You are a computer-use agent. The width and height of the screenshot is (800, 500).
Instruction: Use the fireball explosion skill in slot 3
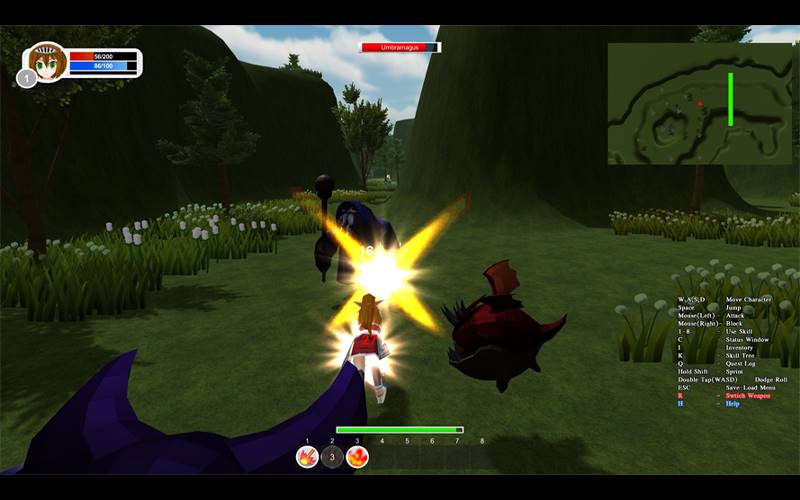(357, 457)
